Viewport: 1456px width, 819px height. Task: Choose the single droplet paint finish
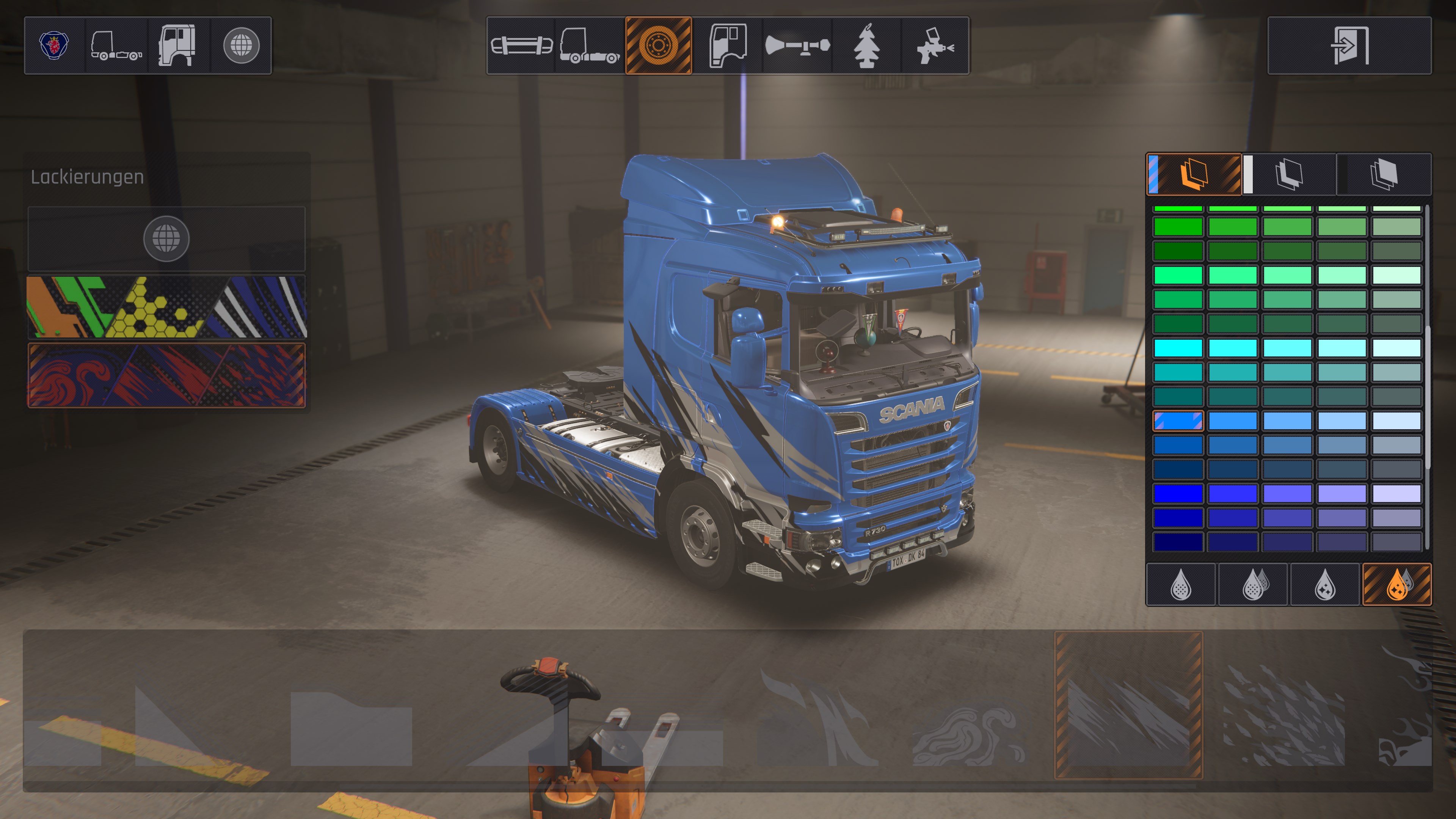coord(1181,584)
